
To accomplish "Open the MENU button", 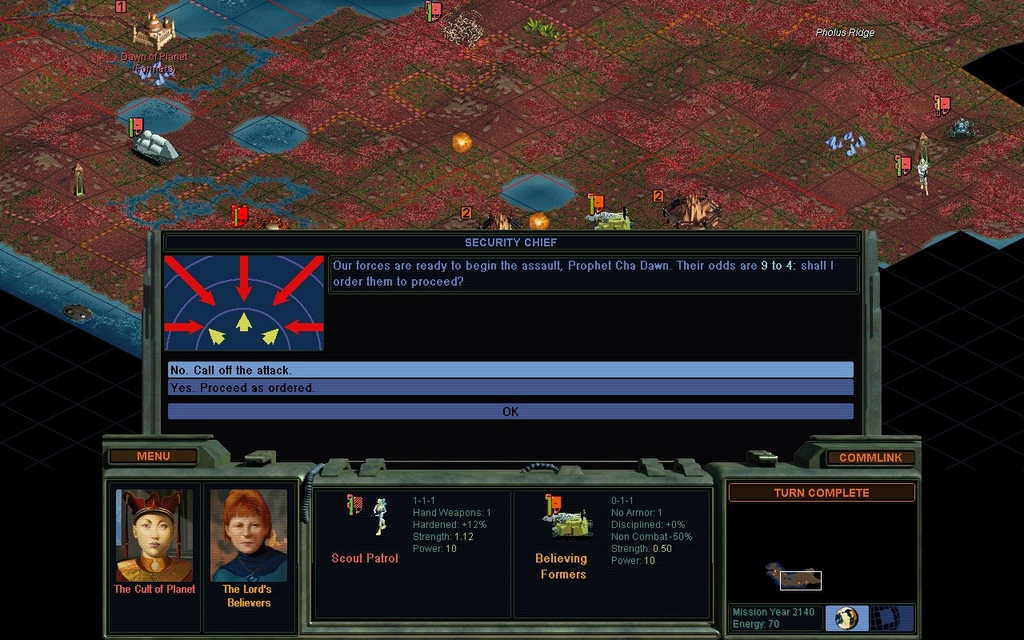I will tap(153, 457).
